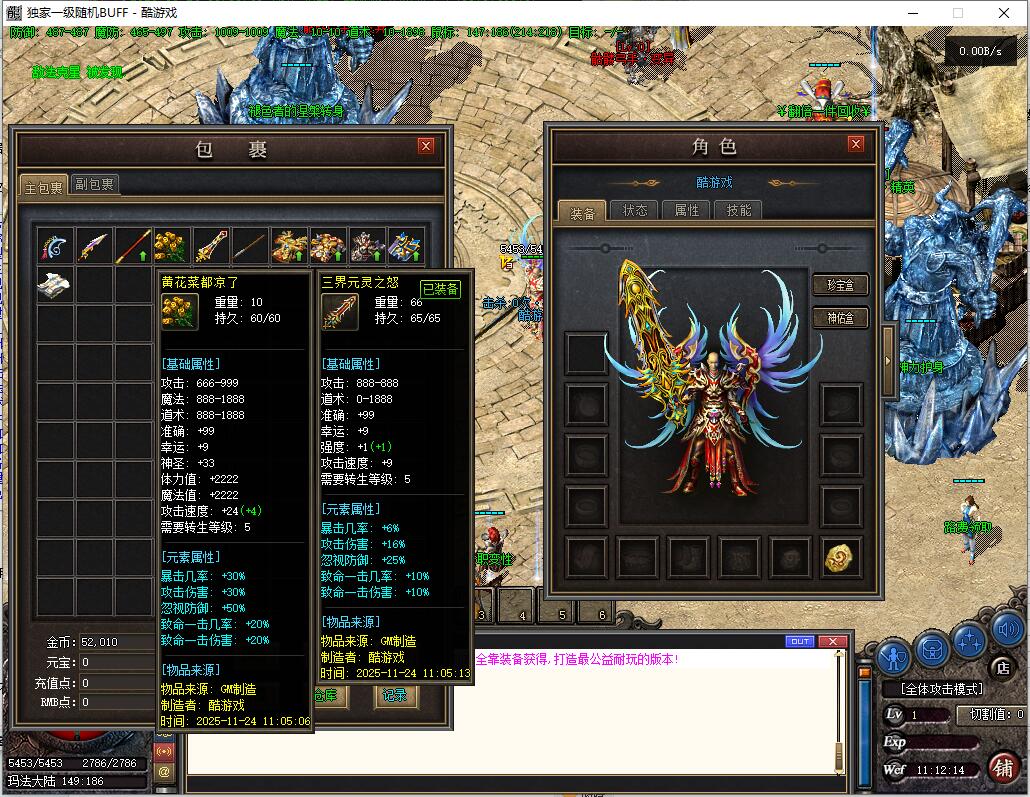1030x797 pixels.
Task: Switch to the 副包裹 secondary bag tab
Action: coord(95,184)
